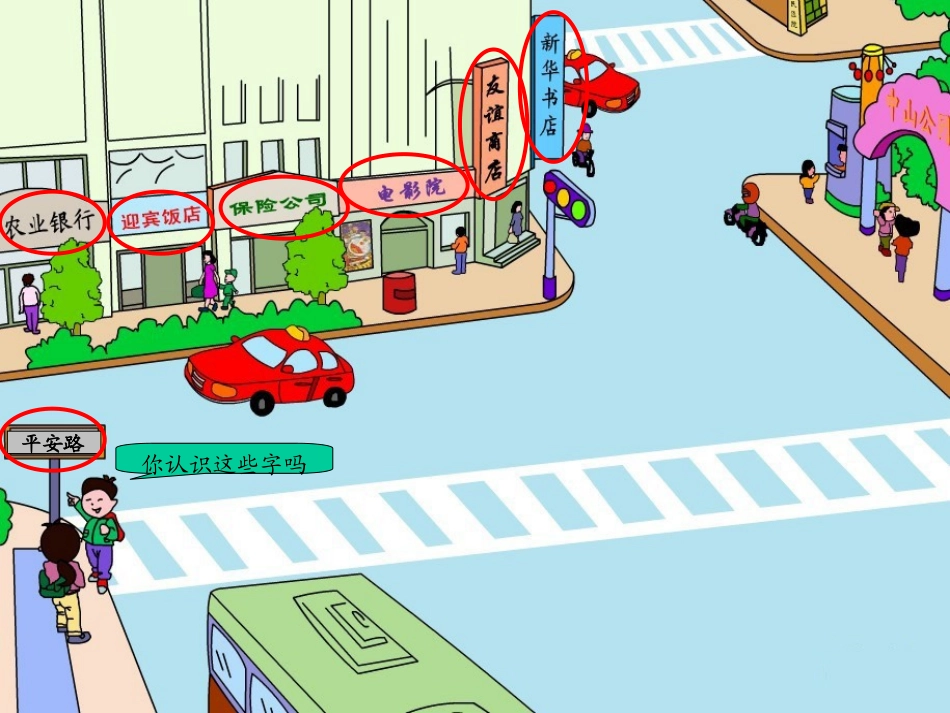Click the circled 保险公司 sign
This screenshot has width=950, height=713.
point(278,206)
